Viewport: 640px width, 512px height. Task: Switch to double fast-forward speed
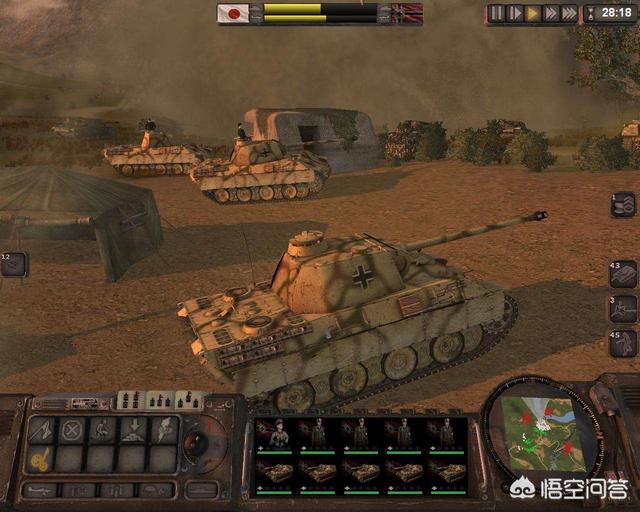[551, 13]
